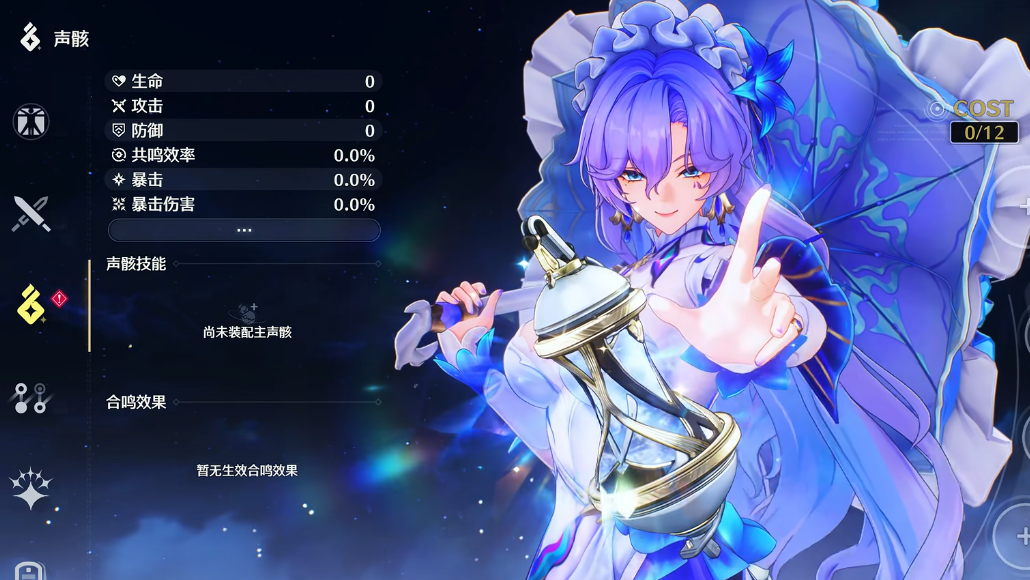This screenshot has width=1030, height=580.
Task: Click the empty main echo placeholder above 尚未装配主声骸
Action: [x=246, y=312]
